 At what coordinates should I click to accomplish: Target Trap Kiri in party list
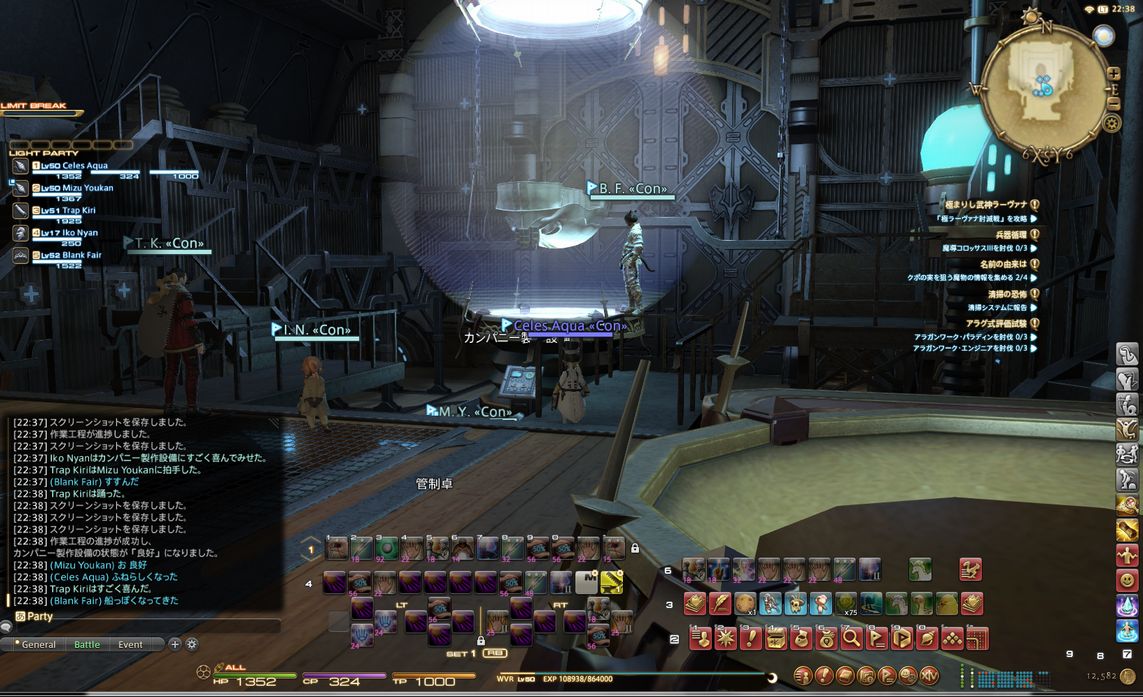[x=68, y=211]
